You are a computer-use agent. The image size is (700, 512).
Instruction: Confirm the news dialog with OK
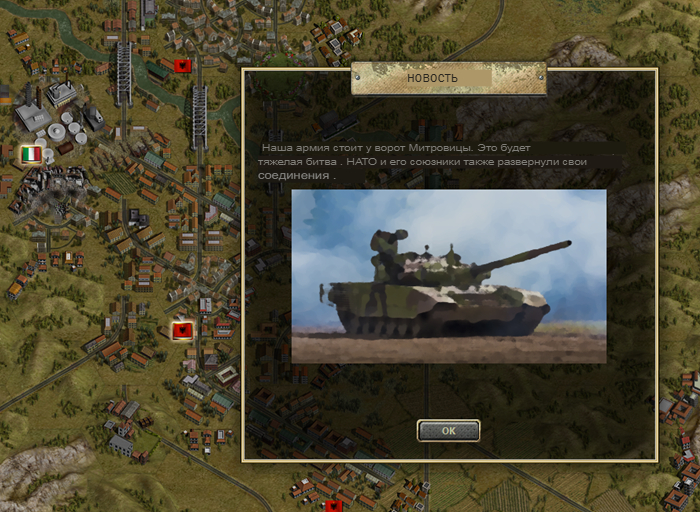[x=448, y=430]
